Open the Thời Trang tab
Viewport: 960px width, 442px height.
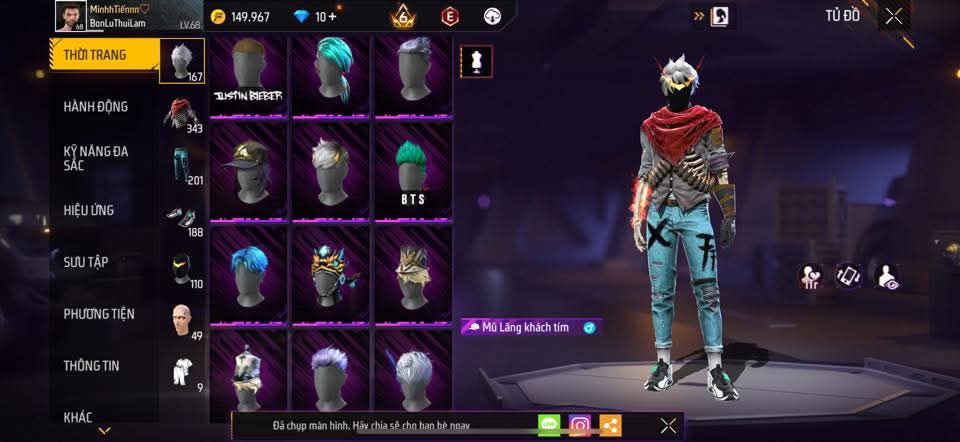click(97, 55)
